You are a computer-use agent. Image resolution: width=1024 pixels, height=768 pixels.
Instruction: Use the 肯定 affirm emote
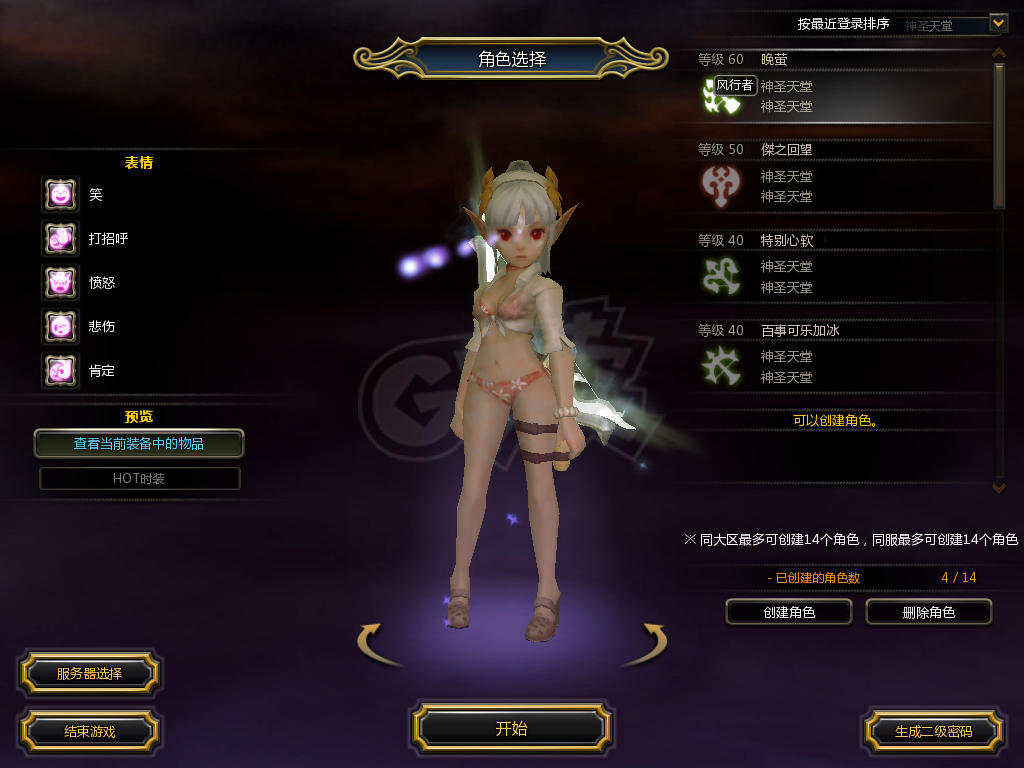point(60,370)
